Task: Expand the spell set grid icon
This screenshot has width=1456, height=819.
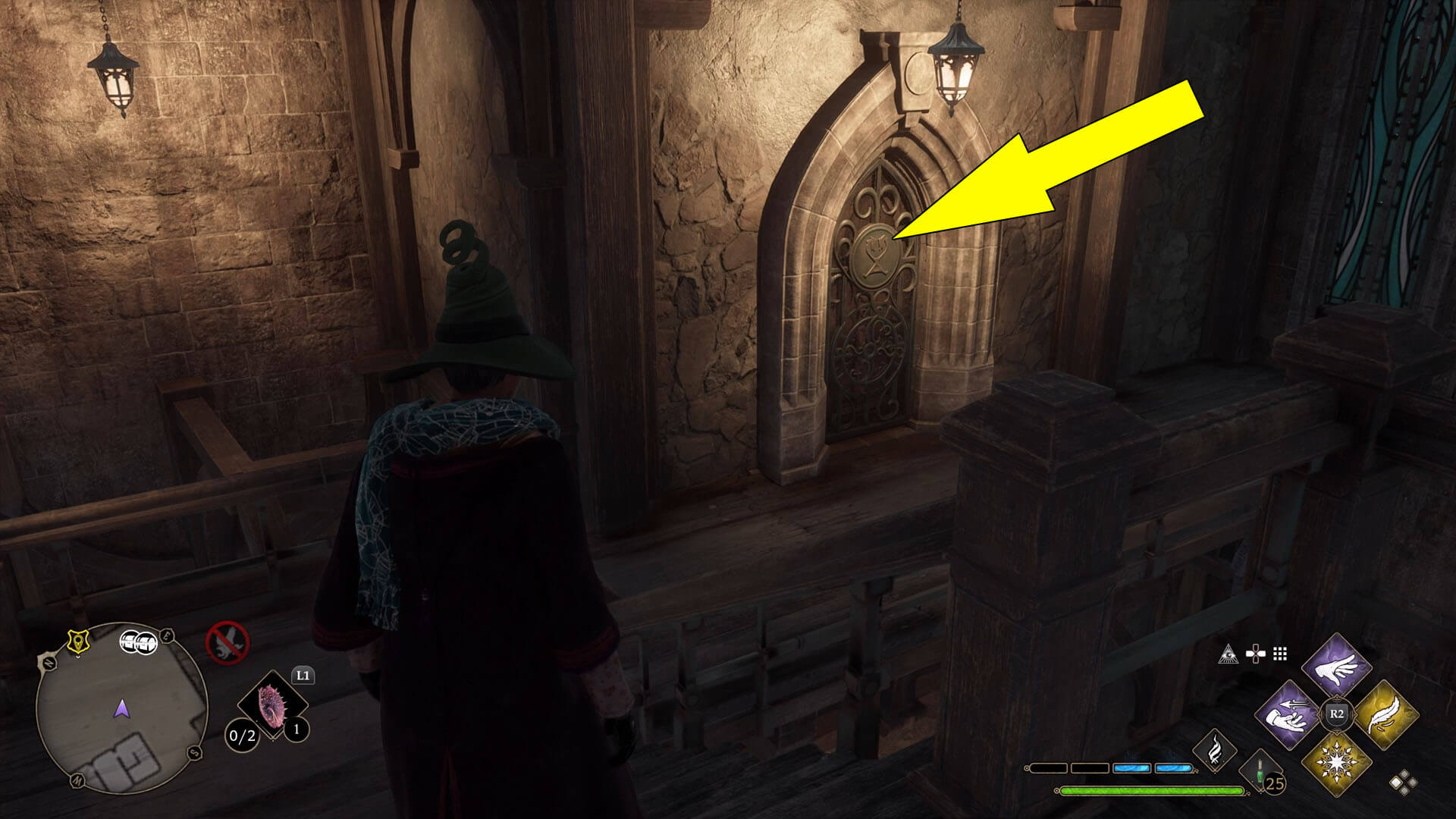Action: [1279, 654]
